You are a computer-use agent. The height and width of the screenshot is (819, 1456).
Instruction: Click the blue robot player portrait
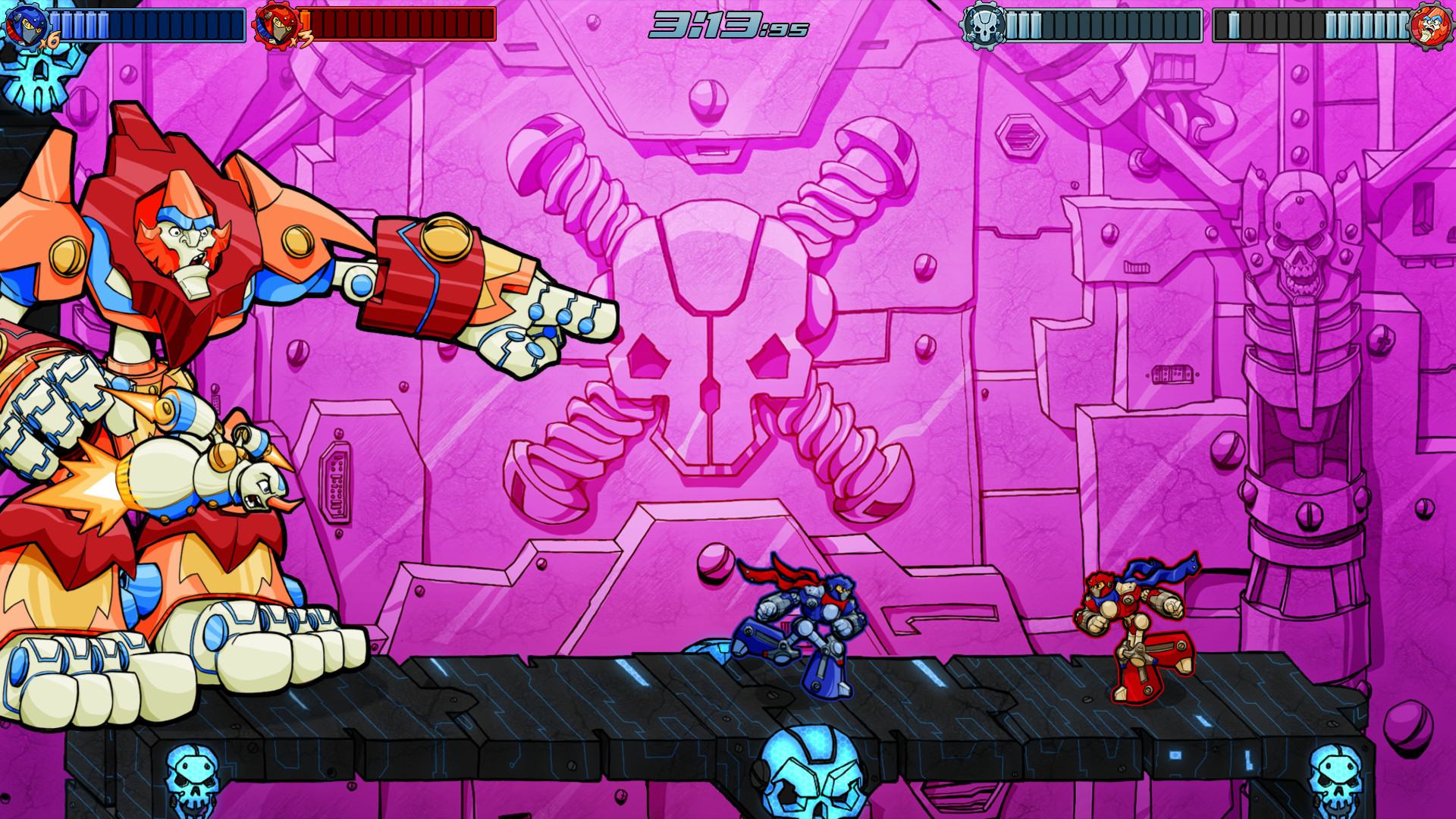pos(23,24)
